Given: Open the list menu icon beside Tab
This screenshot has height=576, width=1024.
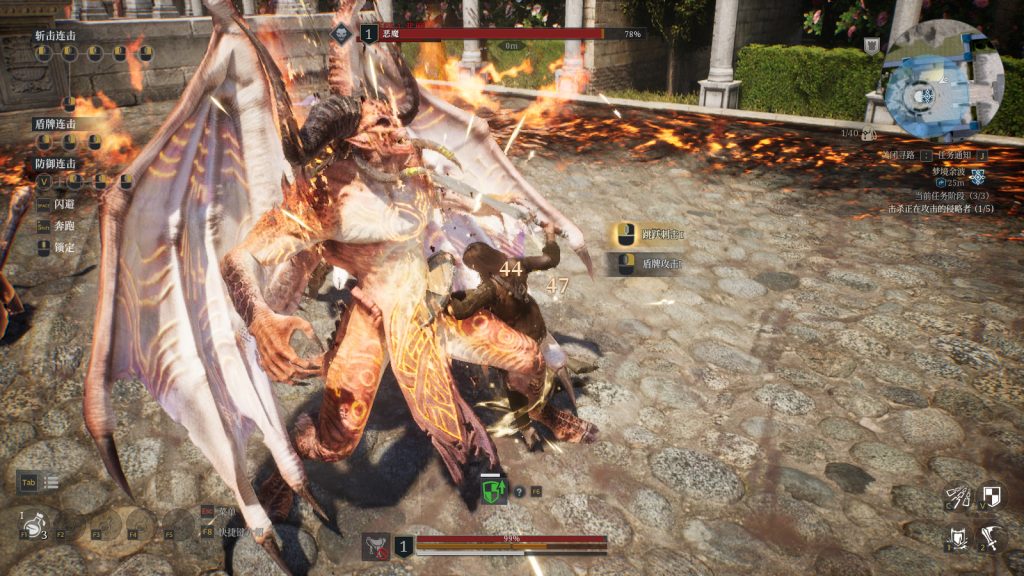Looking at the screenshot, I should click(51, 482).
